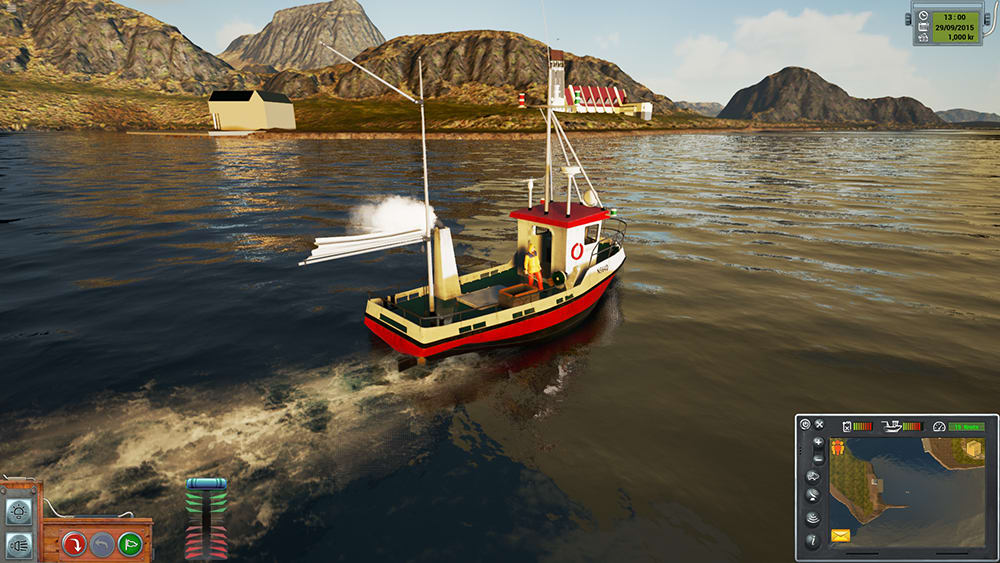The height and width of the screenshot is (563, 1000).
Task: Click the grey back-arrow button
Action: [x=101, y=544]
